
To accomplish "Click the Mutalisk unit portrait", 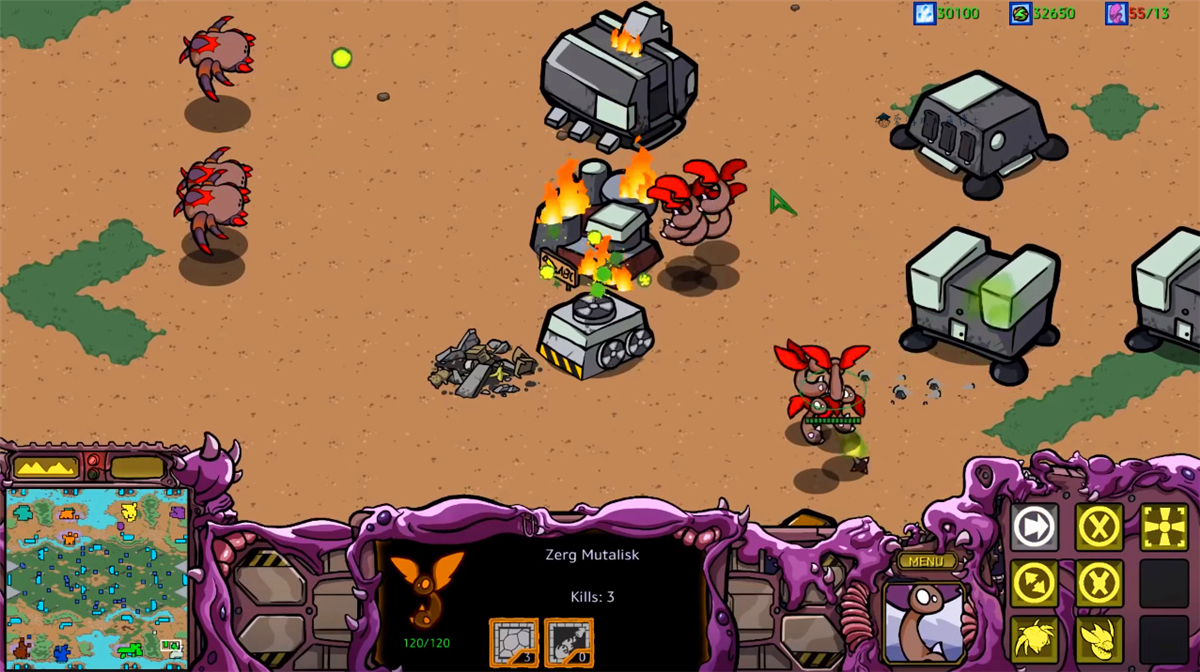I will tap(925, 622).
